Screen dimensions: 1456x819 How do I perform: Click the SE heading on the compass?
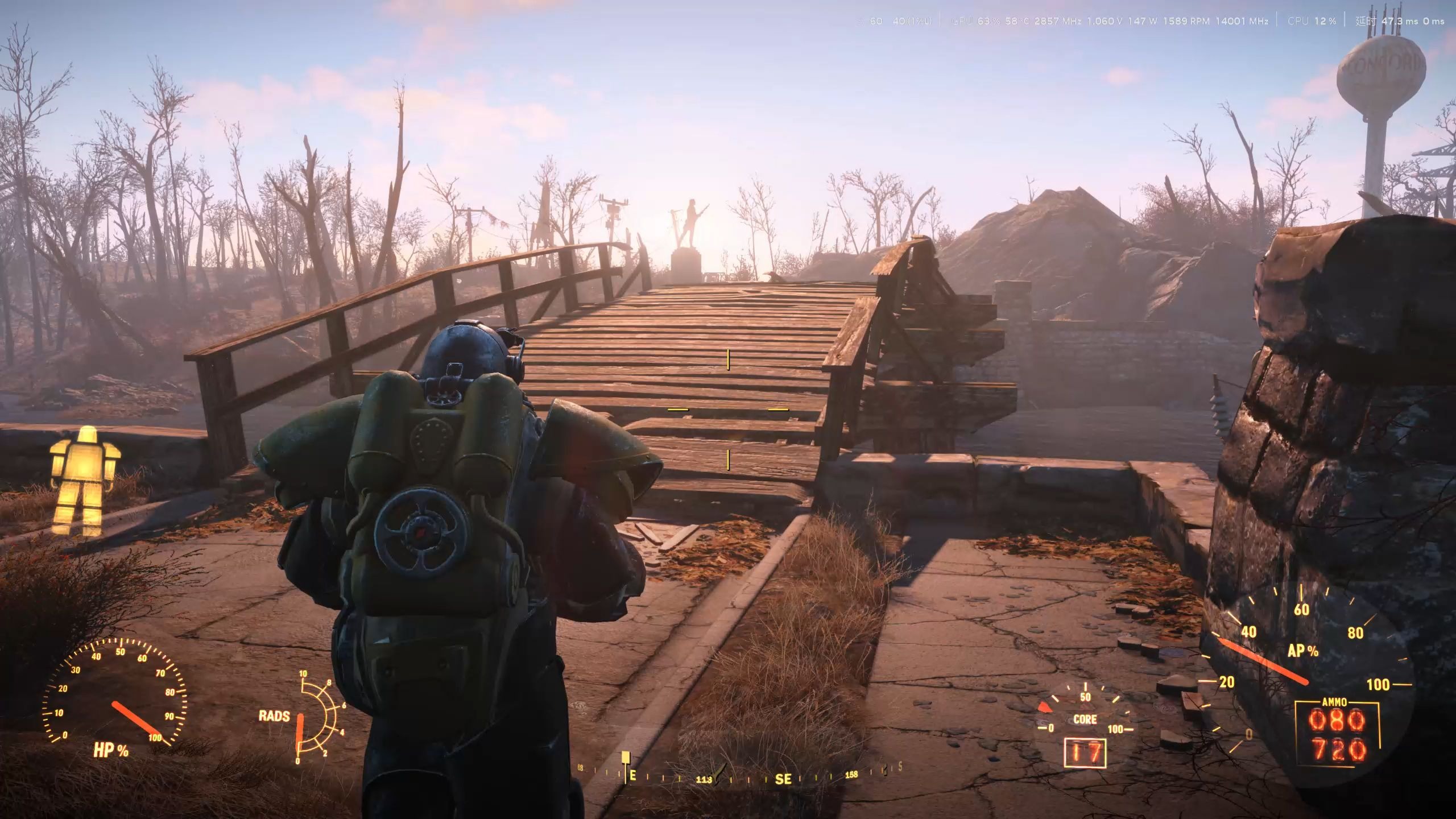point(783,779)
